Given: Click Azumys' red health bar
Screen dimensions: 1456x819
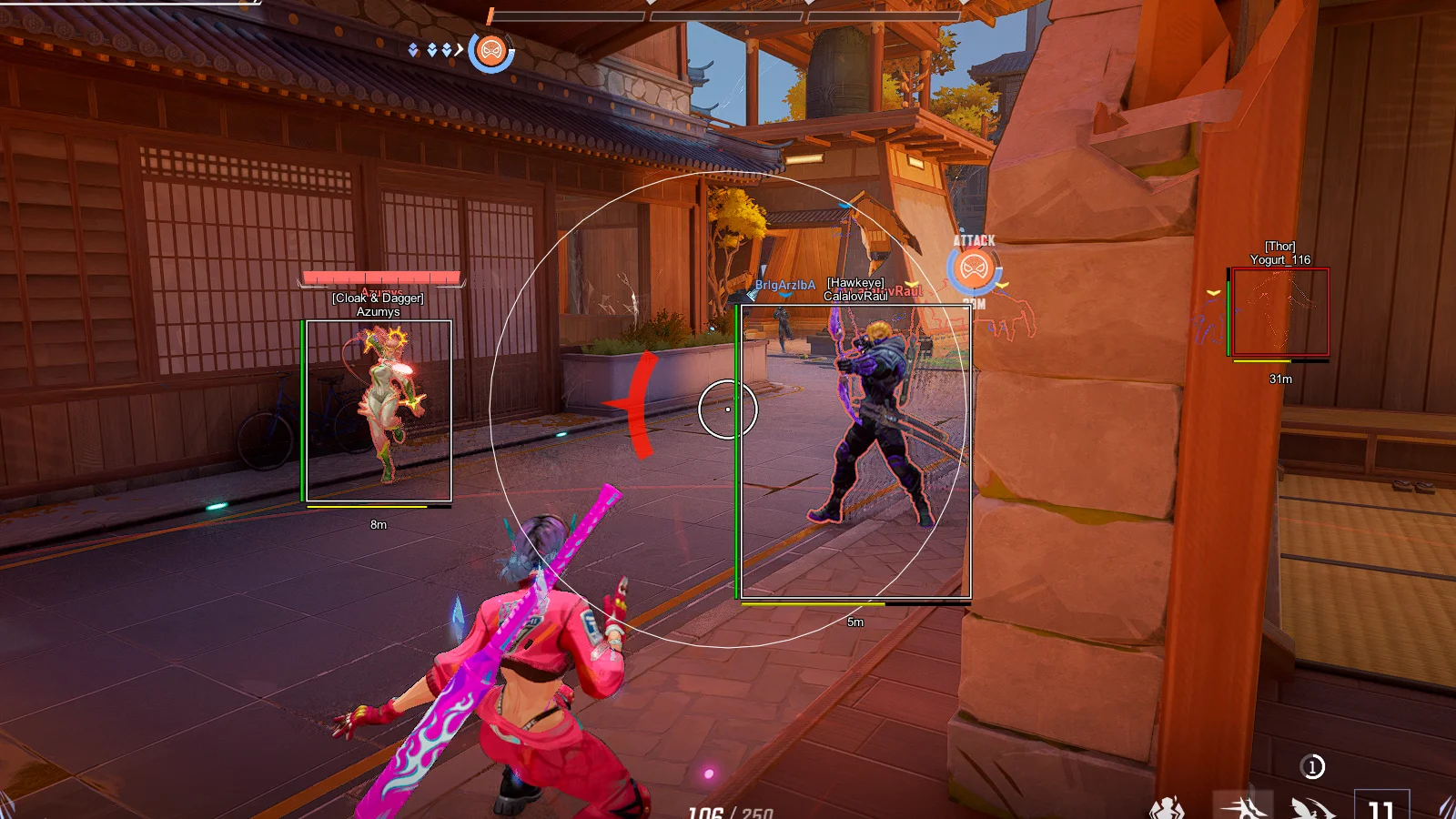Looking at the screenshot, I should (x=380, y=278).
